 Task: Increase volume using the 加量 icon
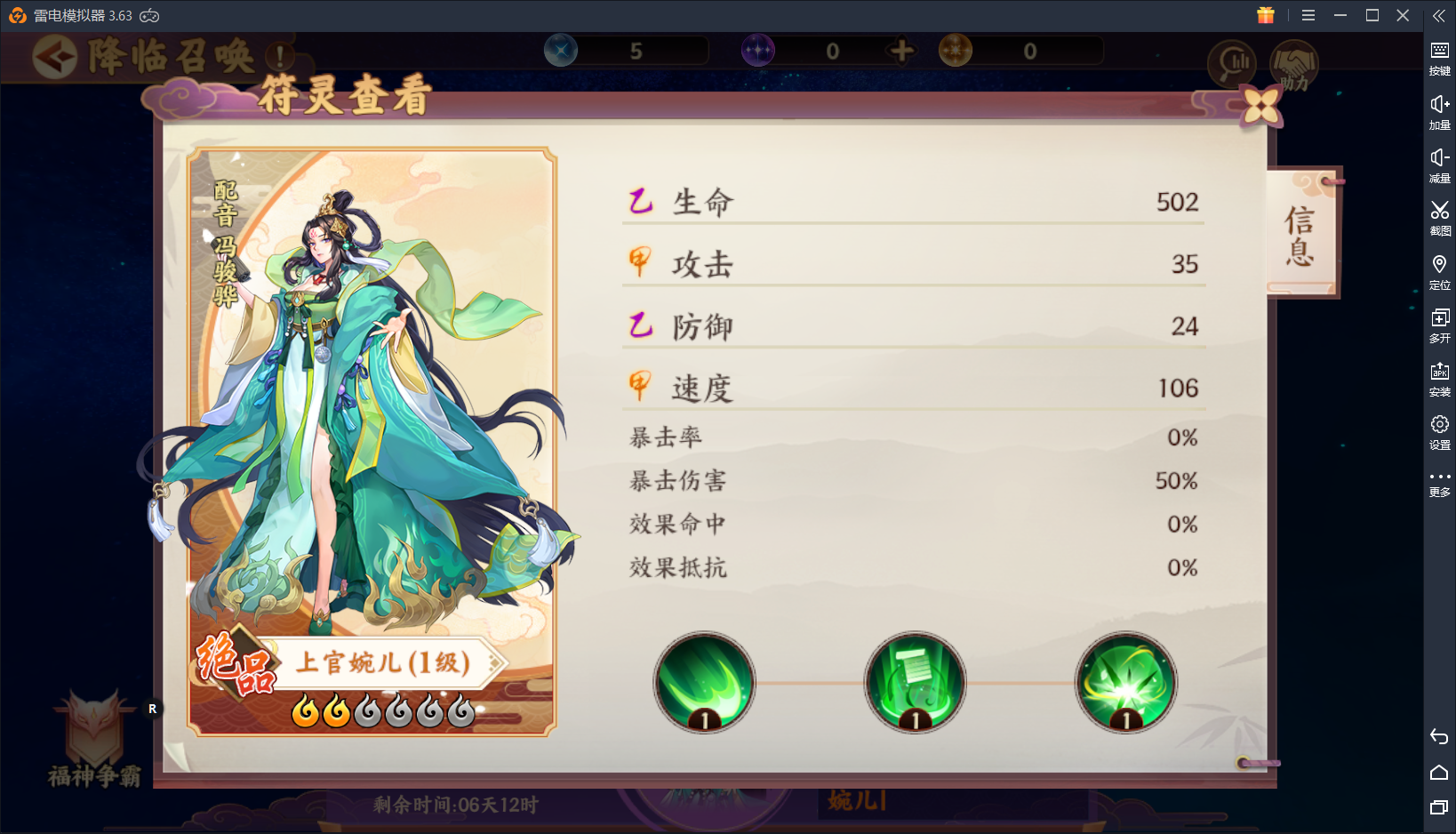1440,113
